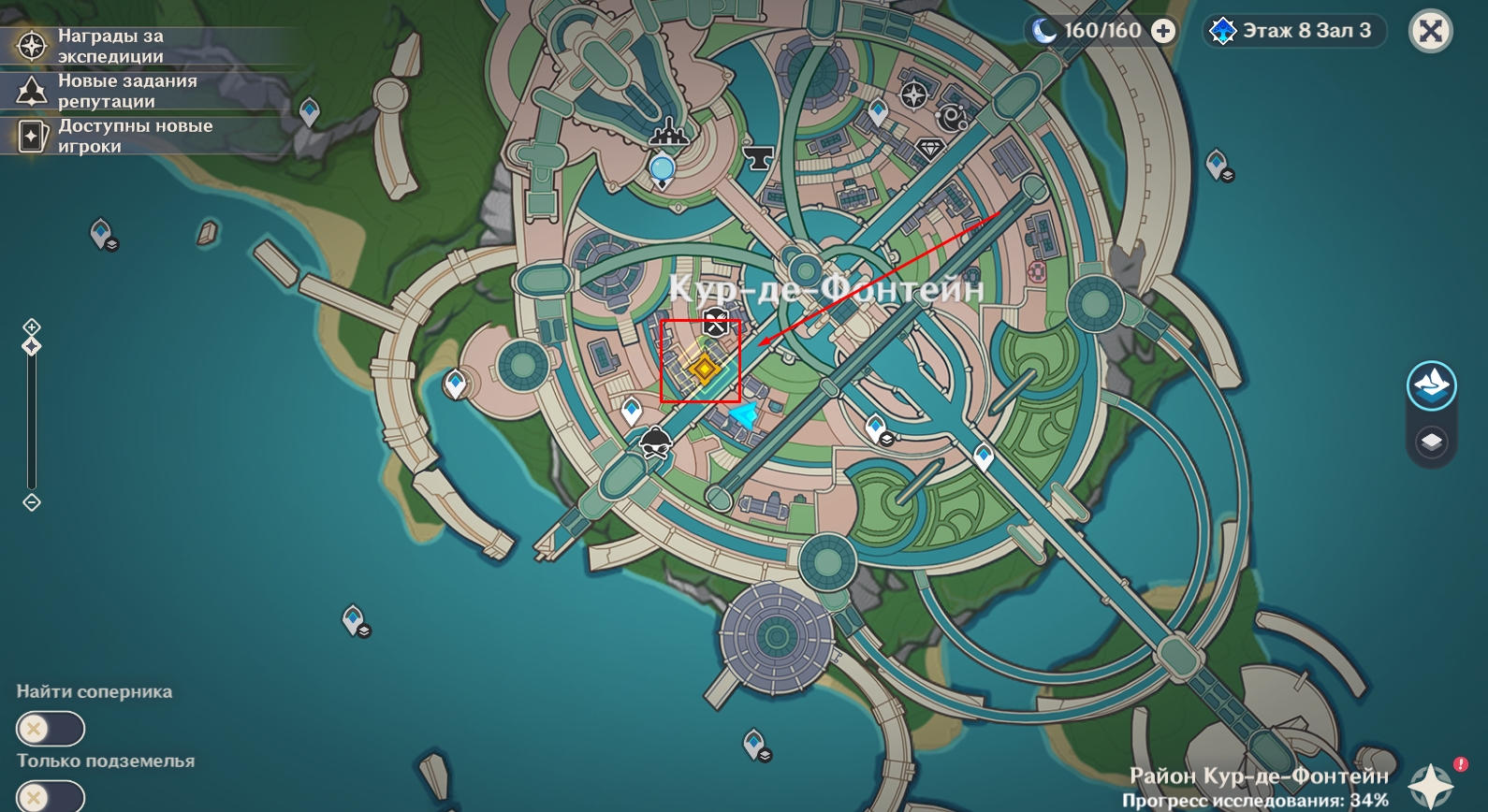Viewport: 1488px width, 812px height.
Task: Select the orange quest marker in the red box
Action: 703,369
